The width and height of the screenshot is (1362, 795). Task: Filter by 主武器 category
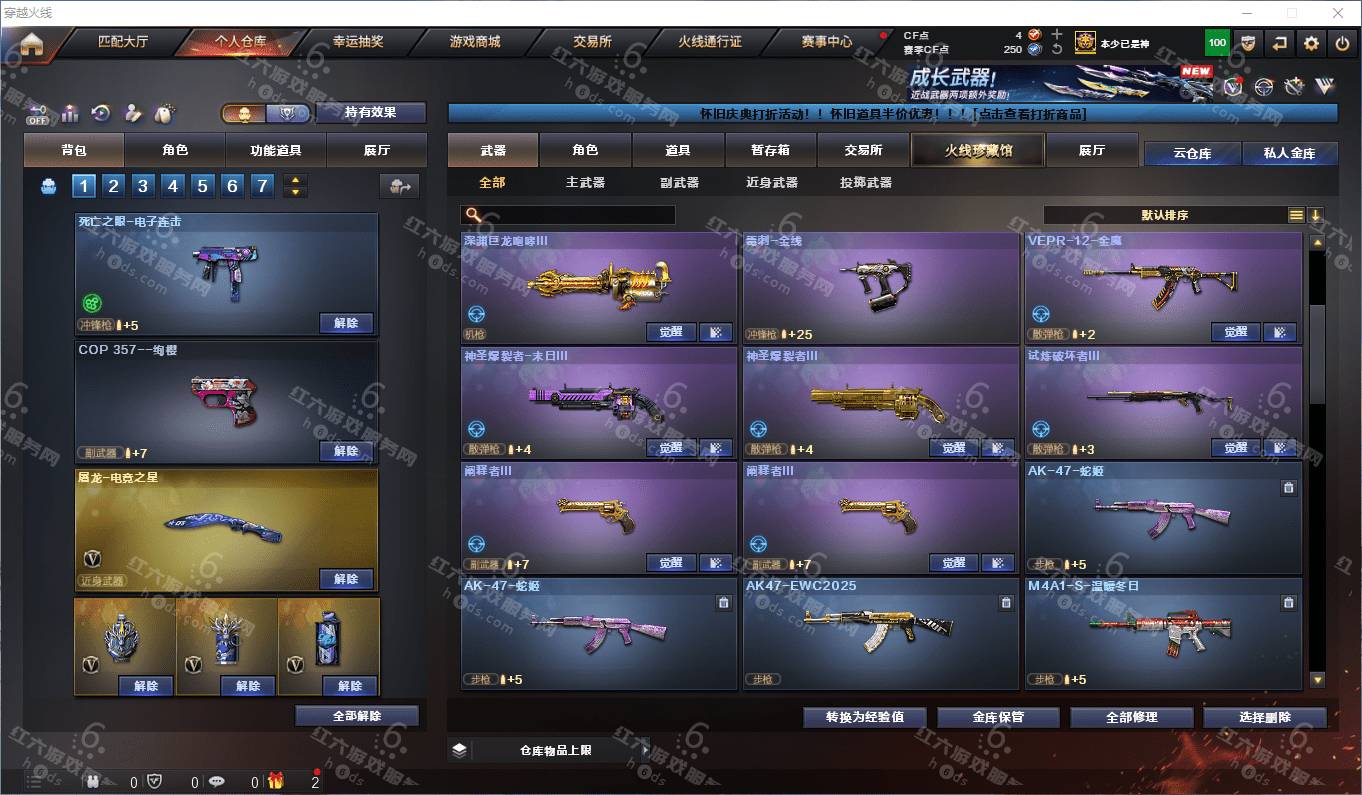(585, 182)
